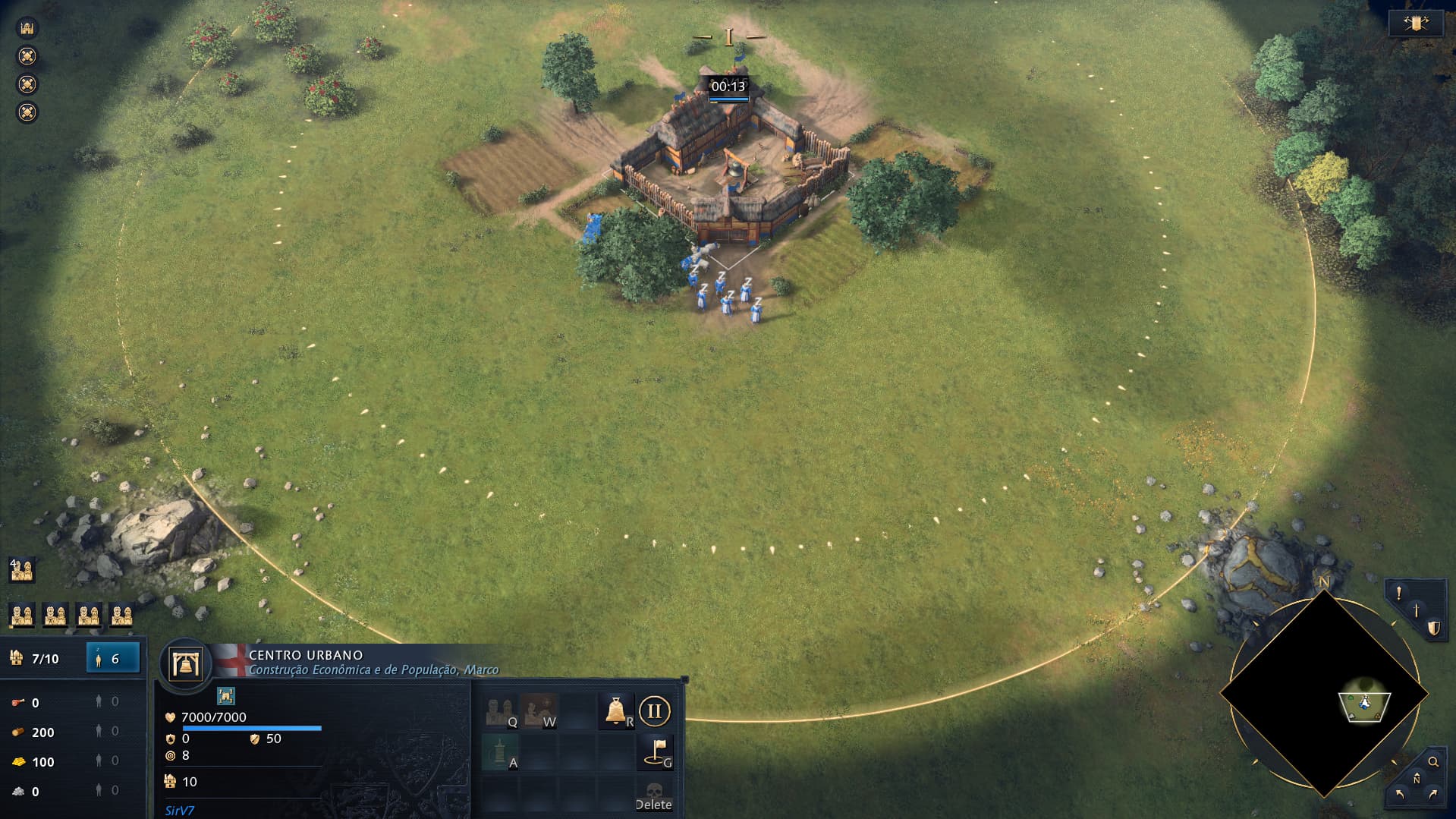Select the age-up landmark slot labeled A
Image resolution: width=1456 pixels, height=819 pixels.
[501, 752]
